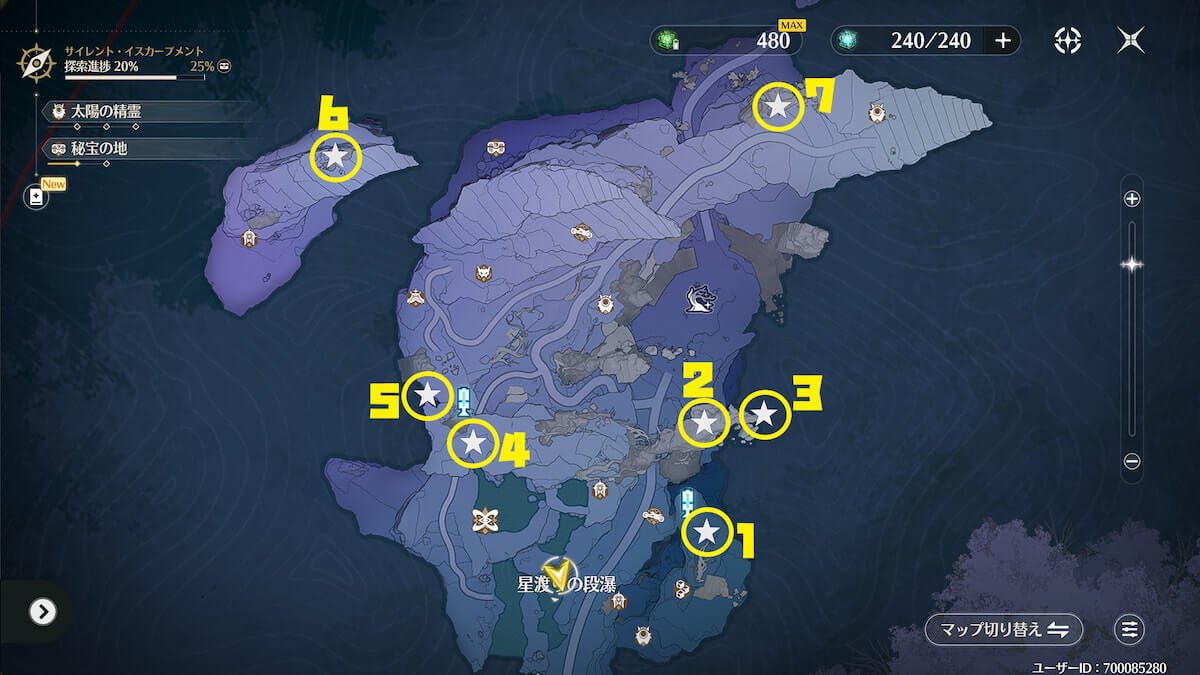Click the map zoom-in plus button

tap(1132, 199)
